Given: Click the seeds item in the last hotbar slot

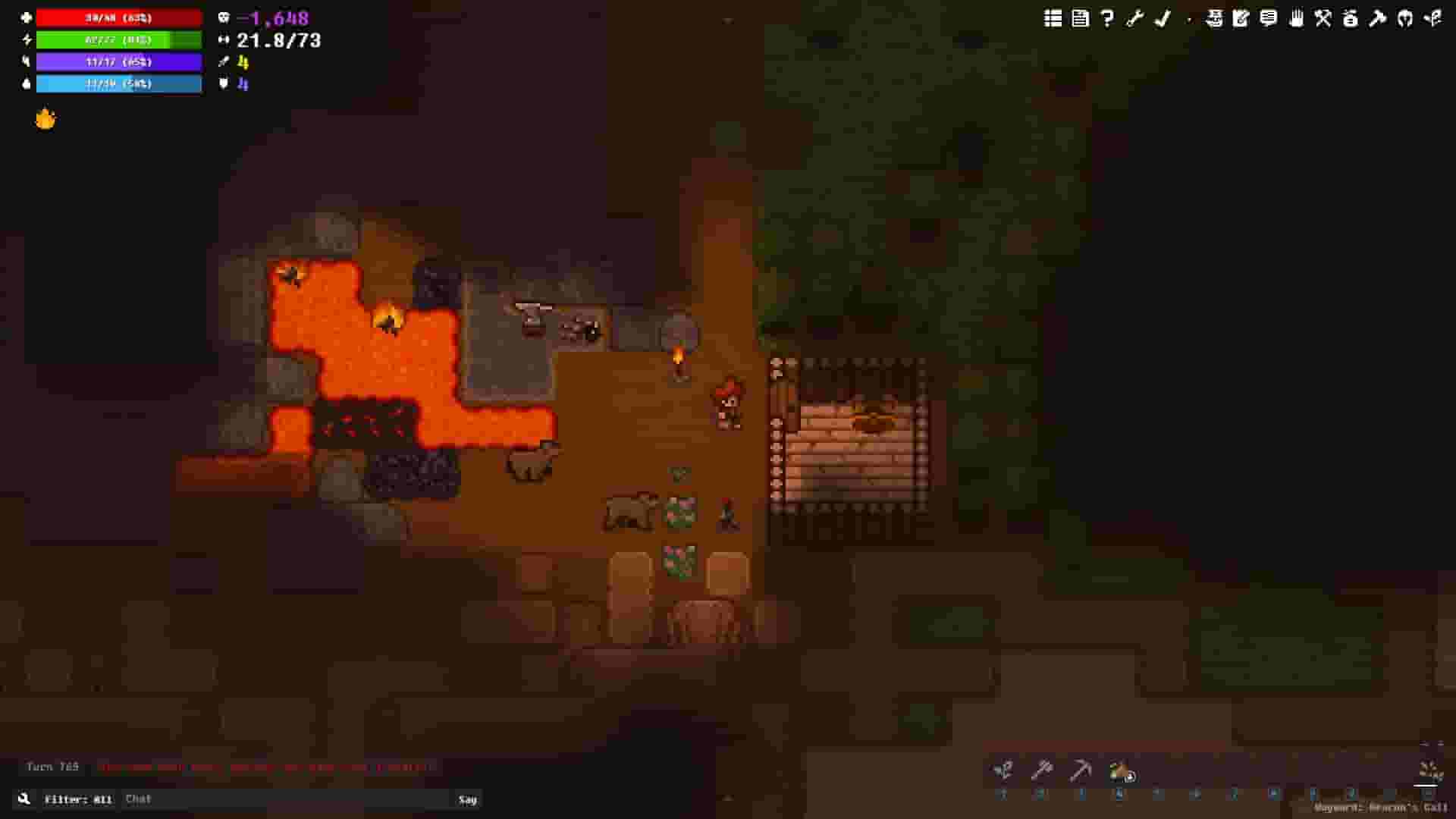Looking at the screenshot, I should pos(1429,770).
